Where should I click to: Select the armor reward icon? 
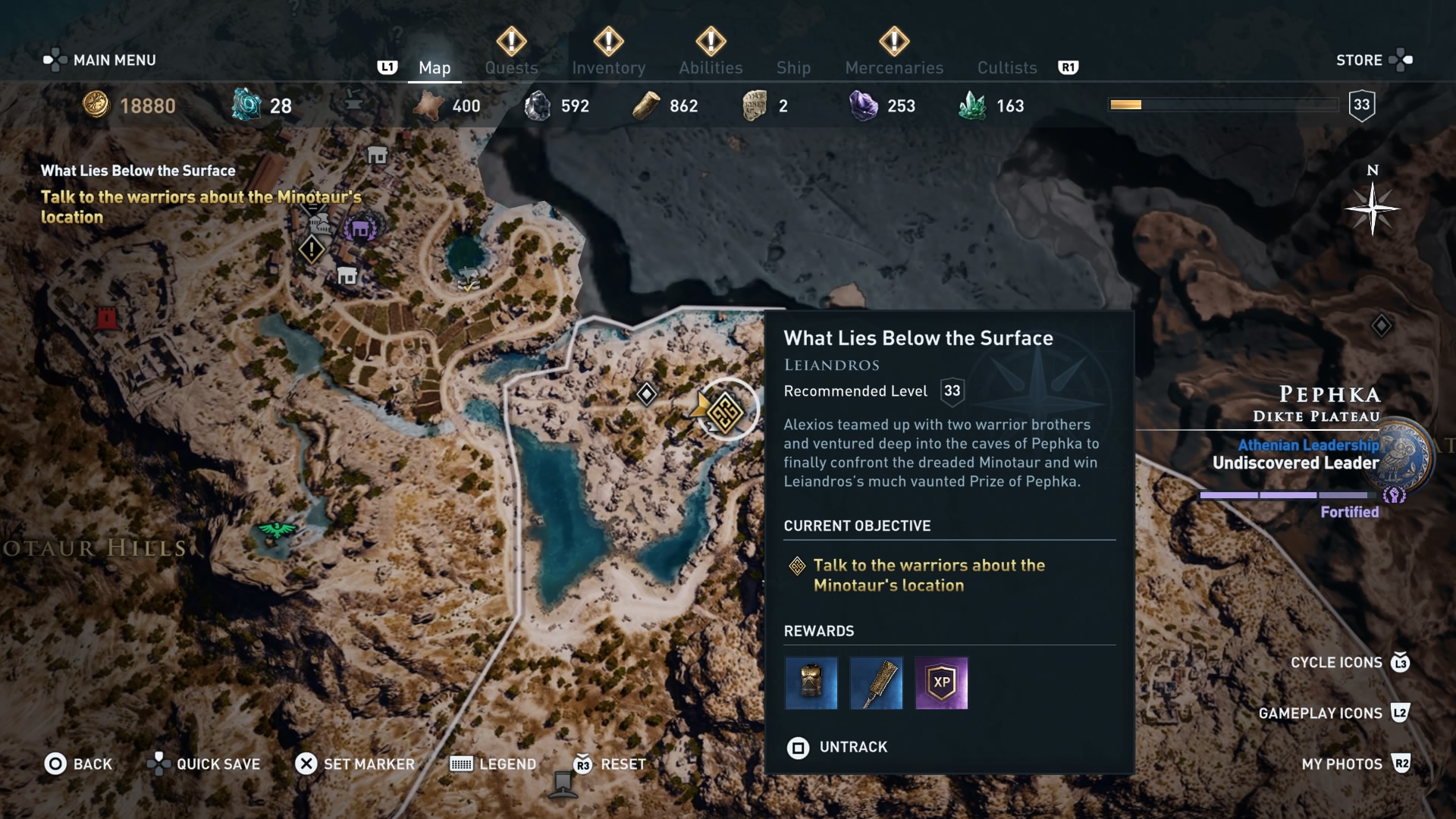[x=811, y=683]
